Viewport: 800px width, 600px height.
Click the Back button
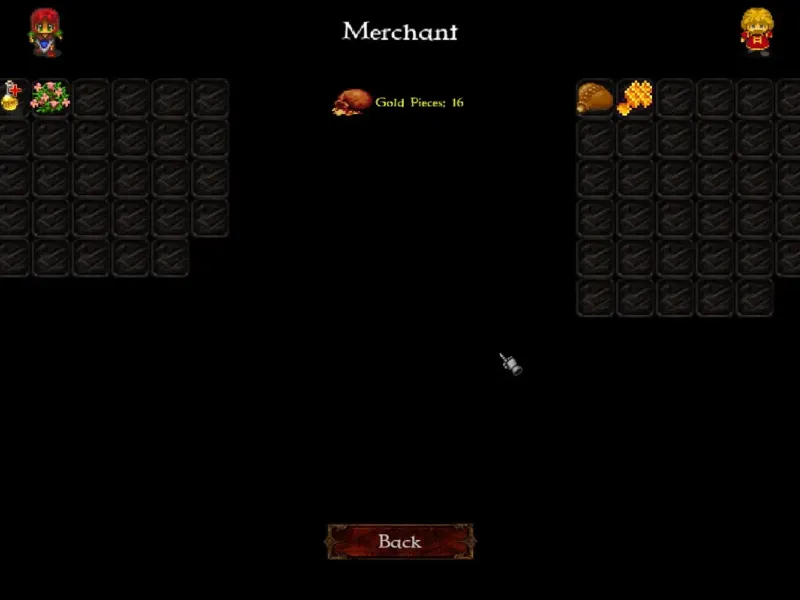pos(400,542)
